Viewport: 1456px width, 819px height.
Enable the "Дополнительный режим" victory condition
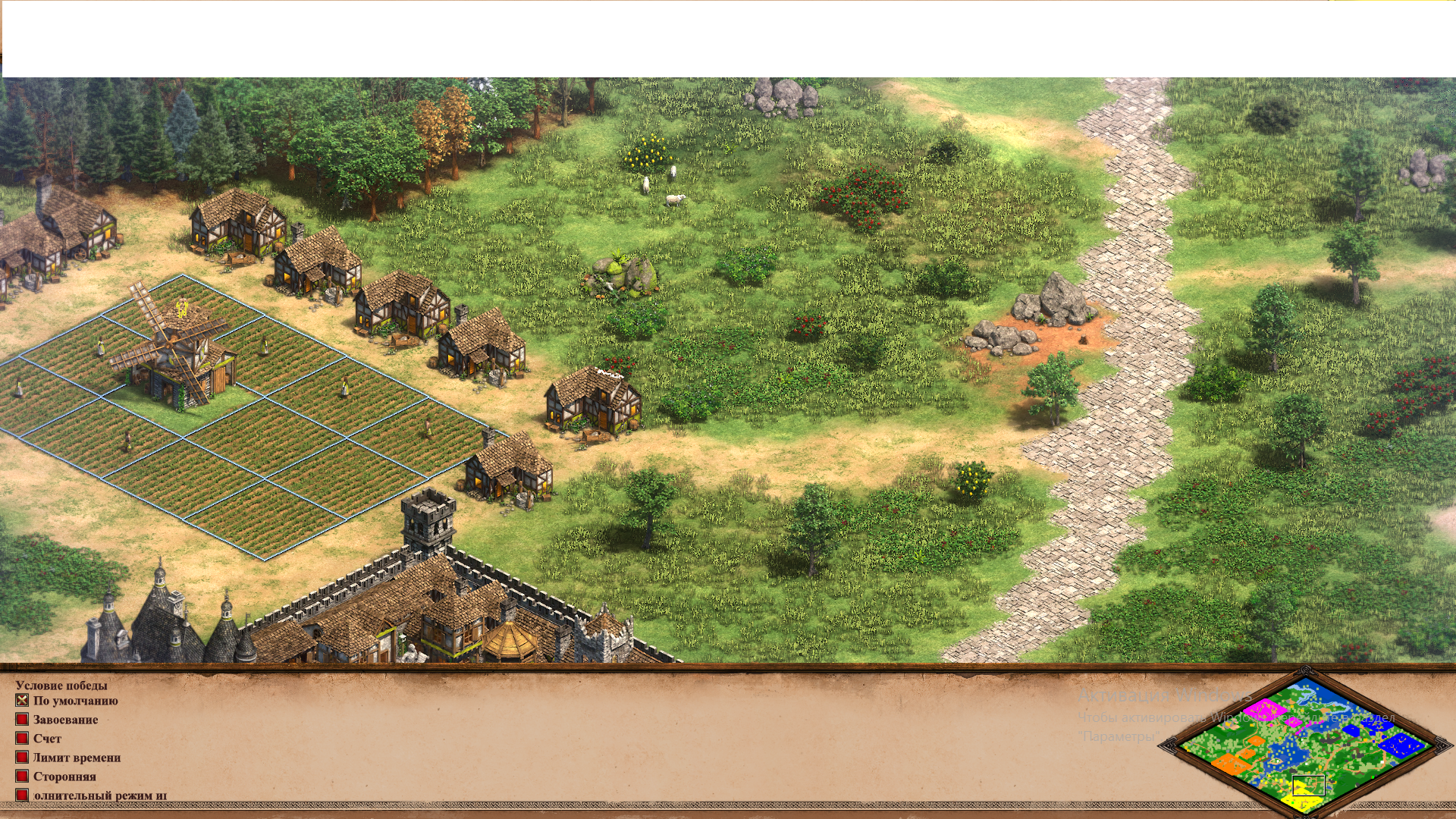[x=21, y=795]
